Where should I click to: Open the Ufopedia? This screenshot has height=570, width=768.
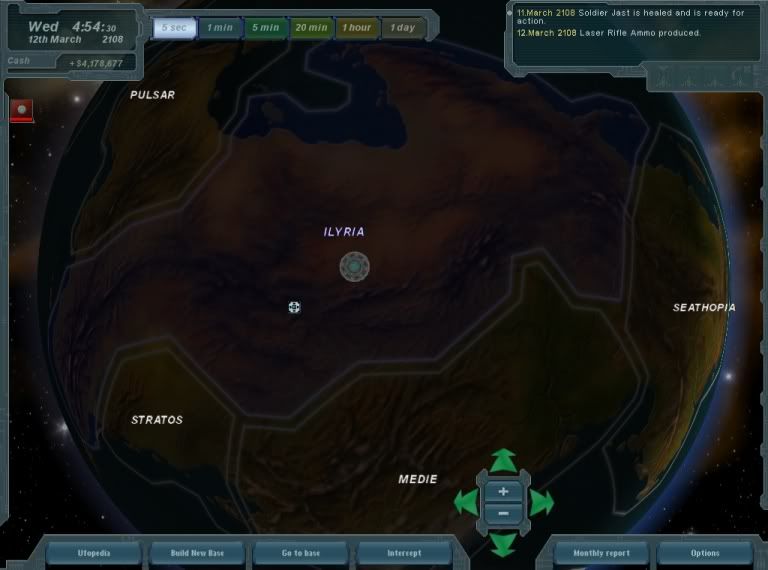95,553
